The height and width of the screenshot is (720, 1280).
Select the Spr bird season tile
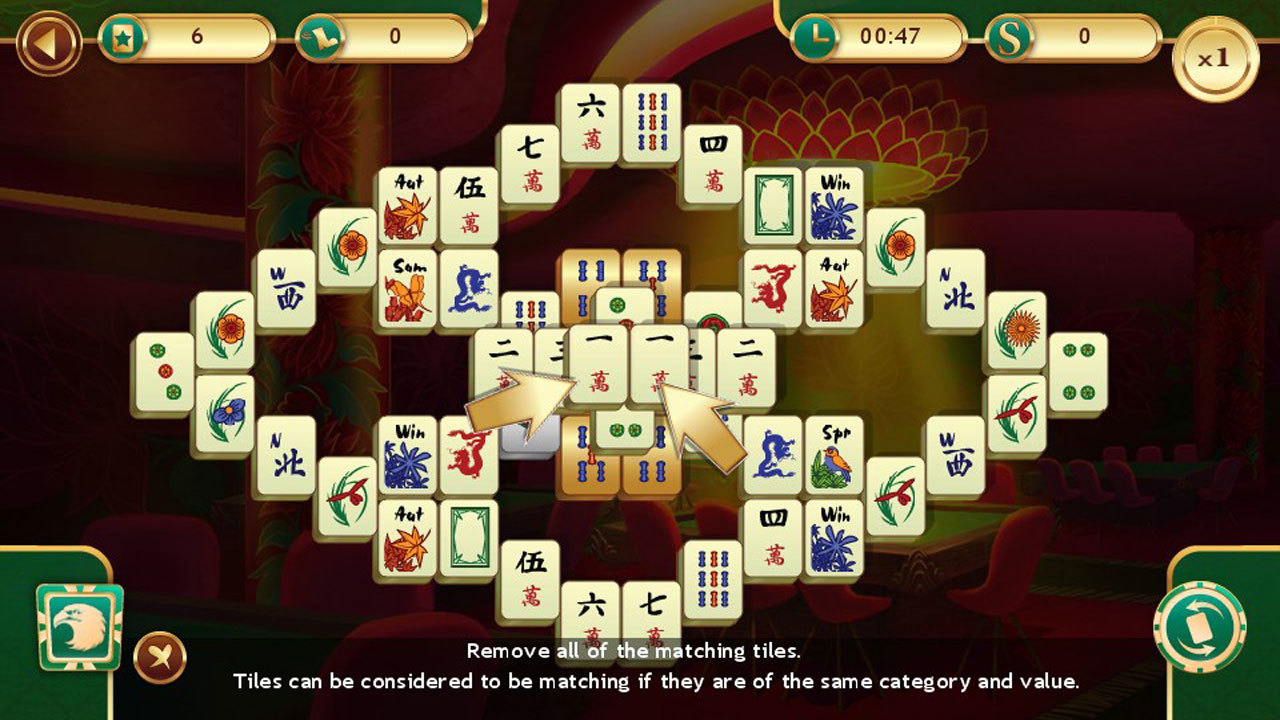834,456
